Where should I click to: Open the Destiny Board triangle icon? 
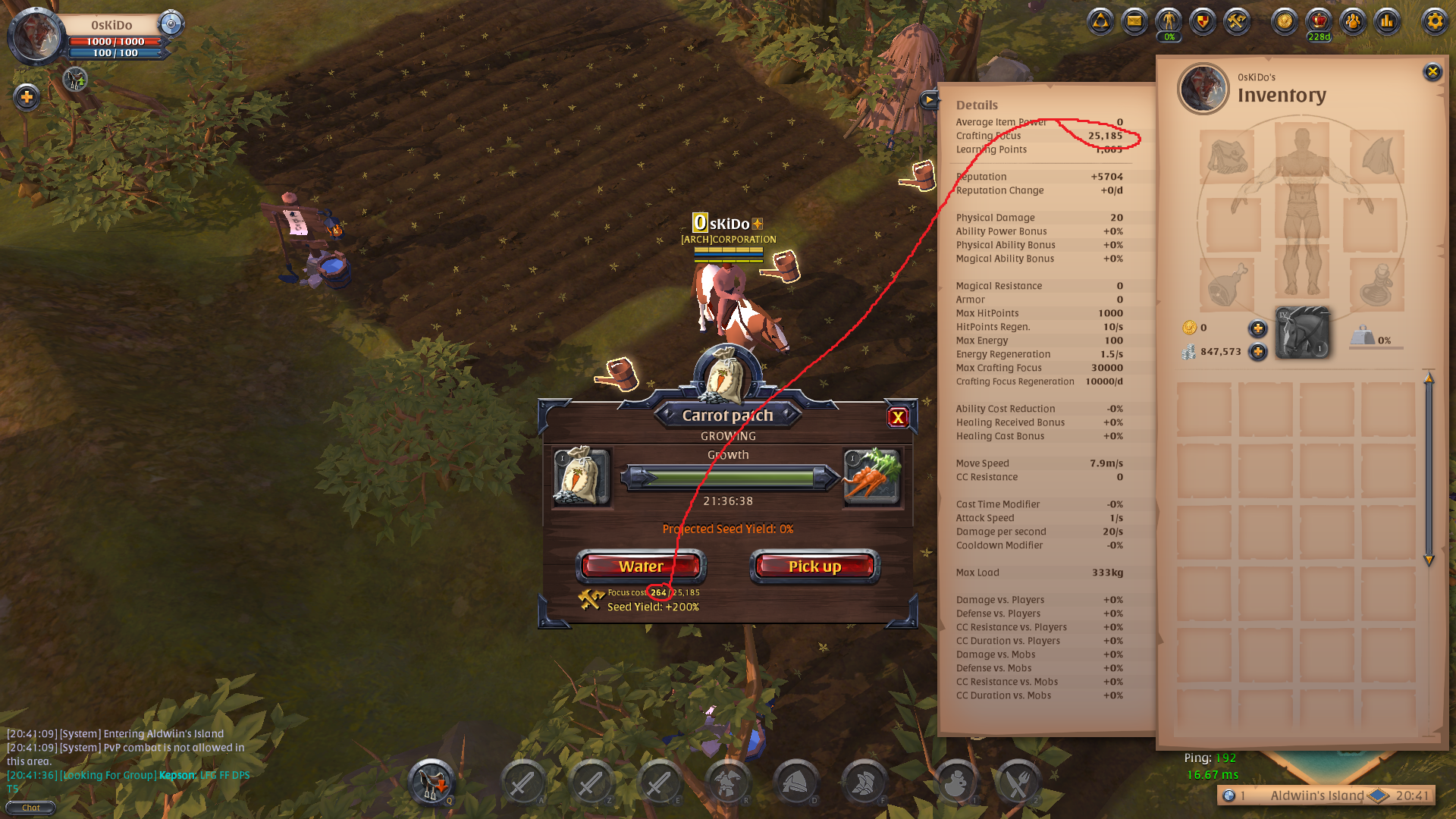(x=1100, y=23)
